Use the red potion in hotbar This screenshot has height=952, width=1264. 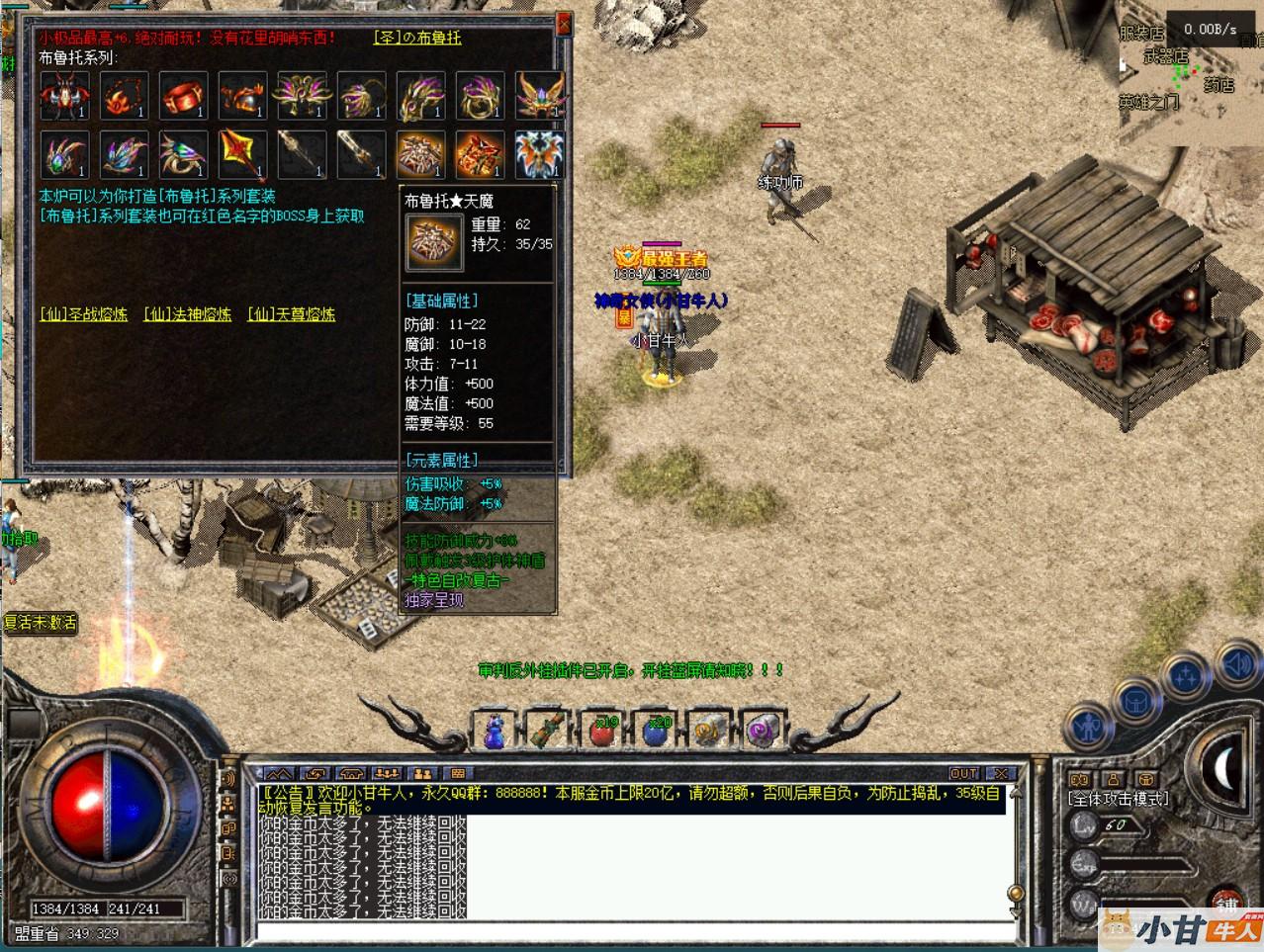(x=600, y=732)
